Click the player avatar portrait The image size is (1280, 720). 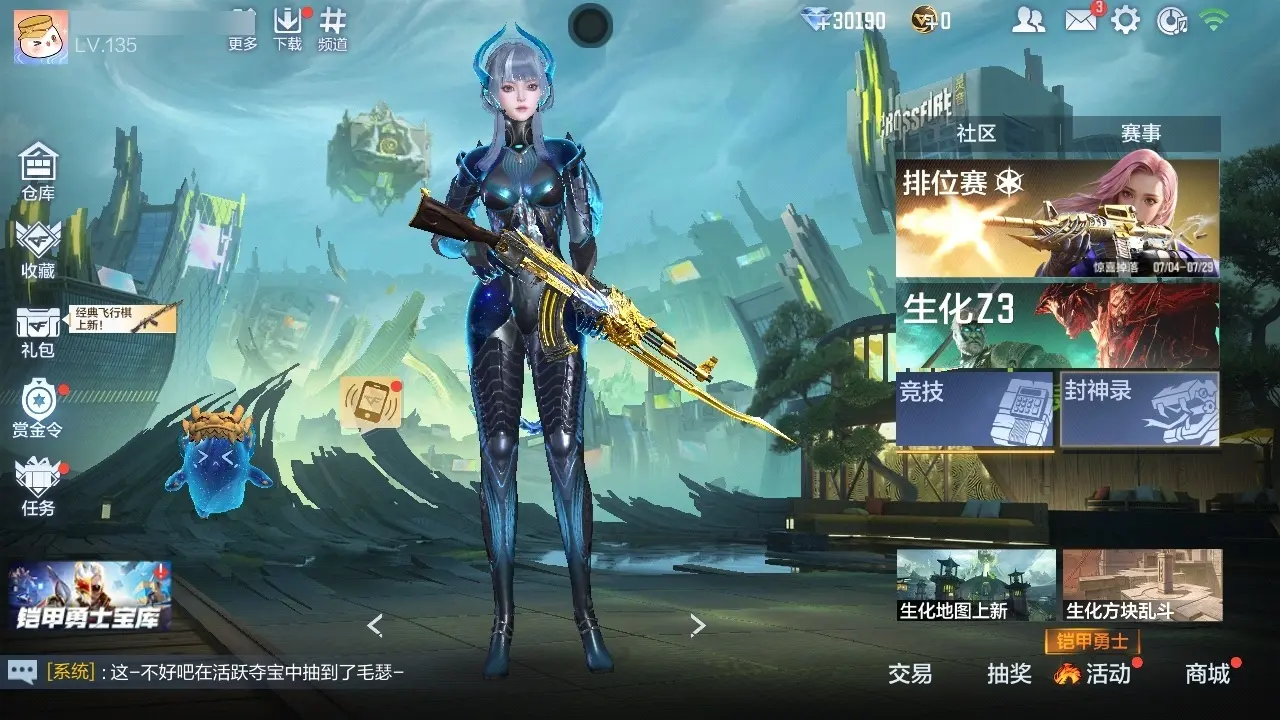point(41,36)
